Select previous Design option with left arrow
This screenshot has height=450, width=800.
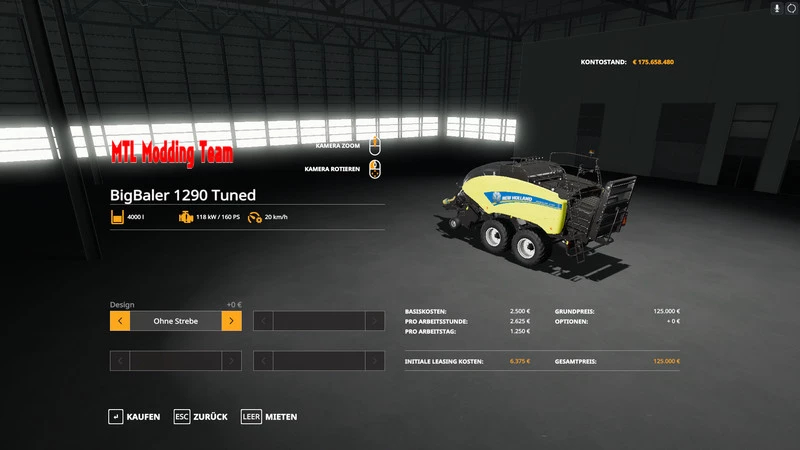pos(119,321)
